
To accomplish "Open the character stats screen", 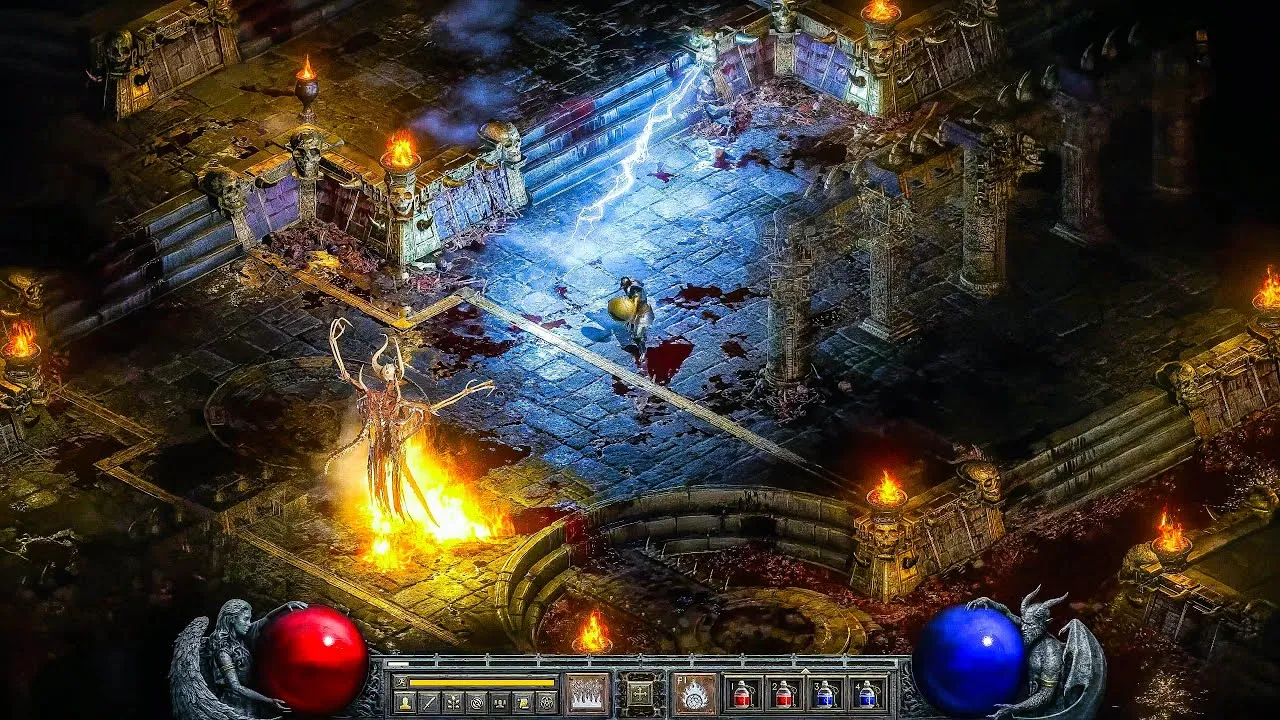I will pyautogui.click(x=403, y=703).
